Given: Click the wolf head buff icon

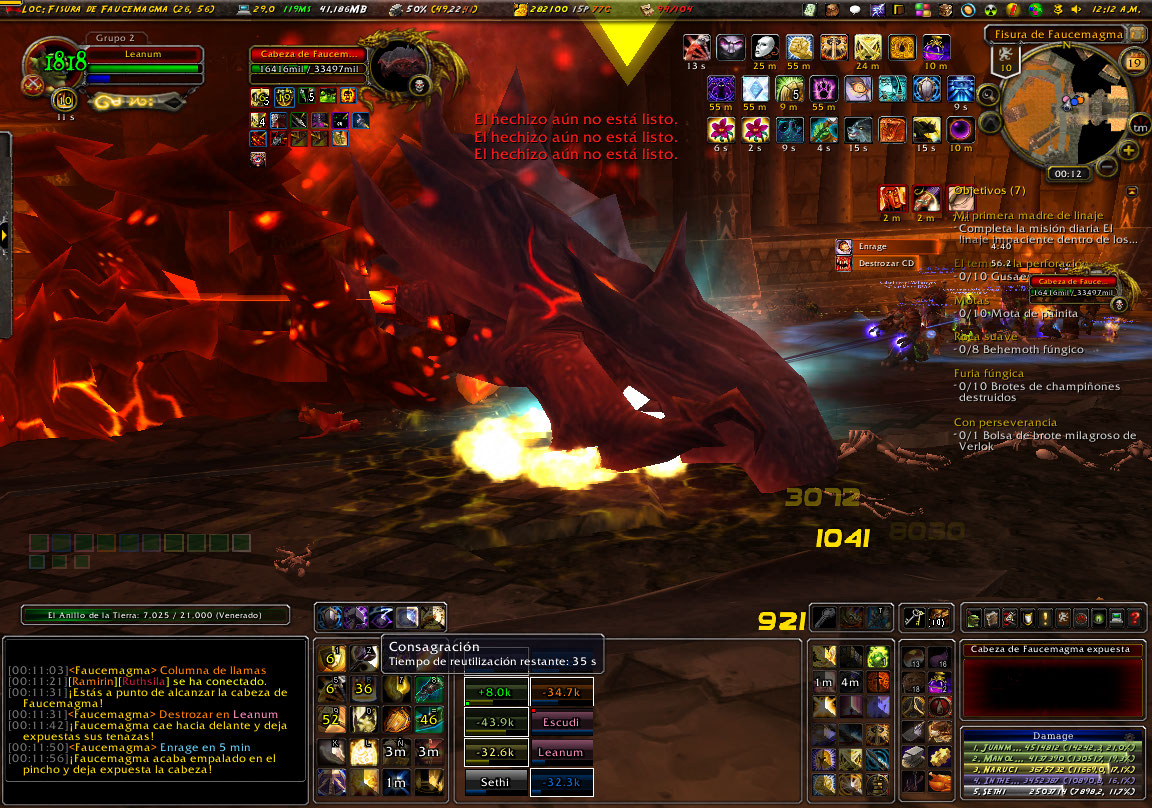Looking at the screenshot, I should [x=857, y=129].
